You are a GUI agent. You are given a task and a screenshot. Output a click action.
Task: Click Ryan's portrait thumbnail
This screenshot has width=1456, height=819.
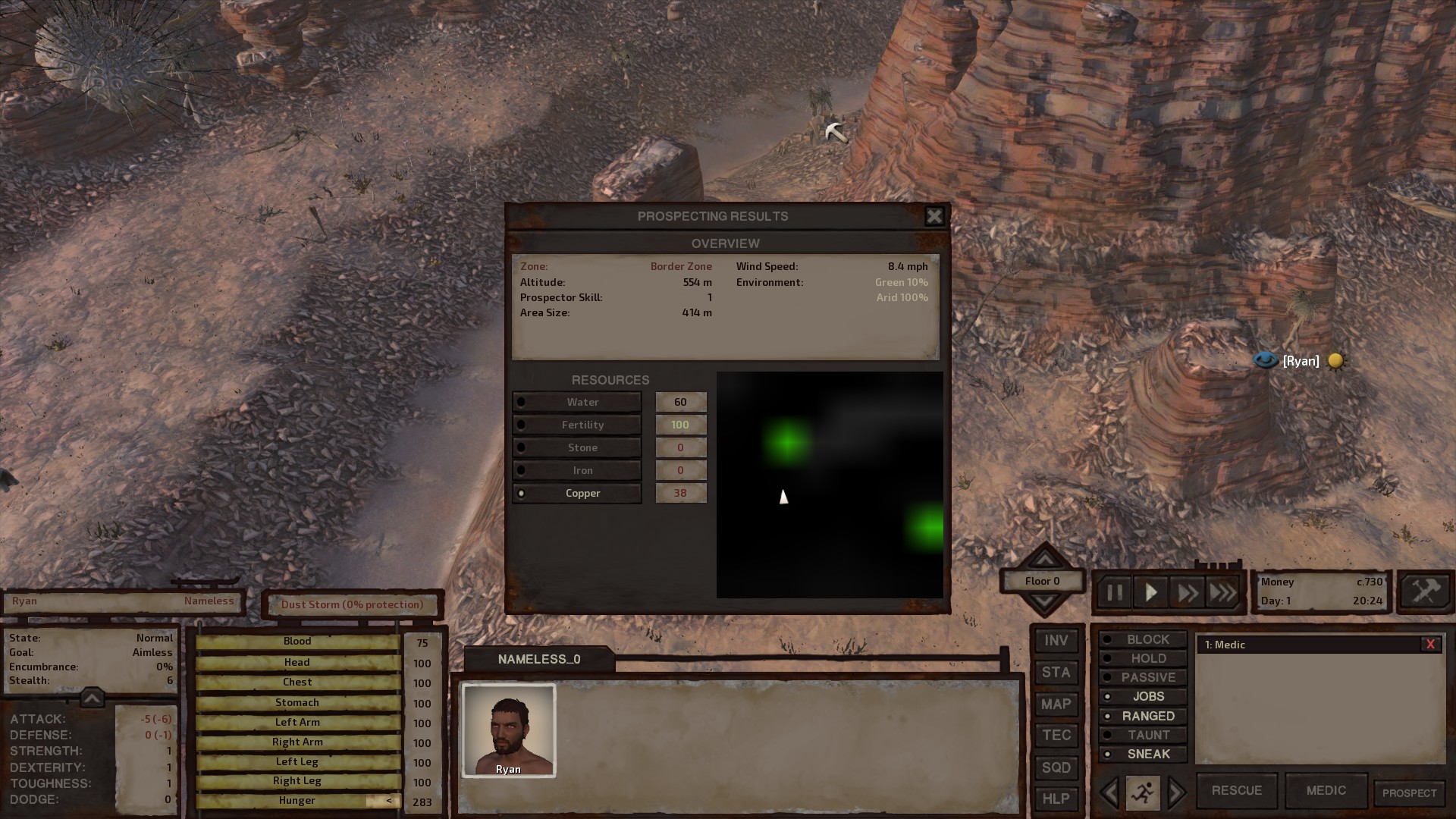click(509, 730)
